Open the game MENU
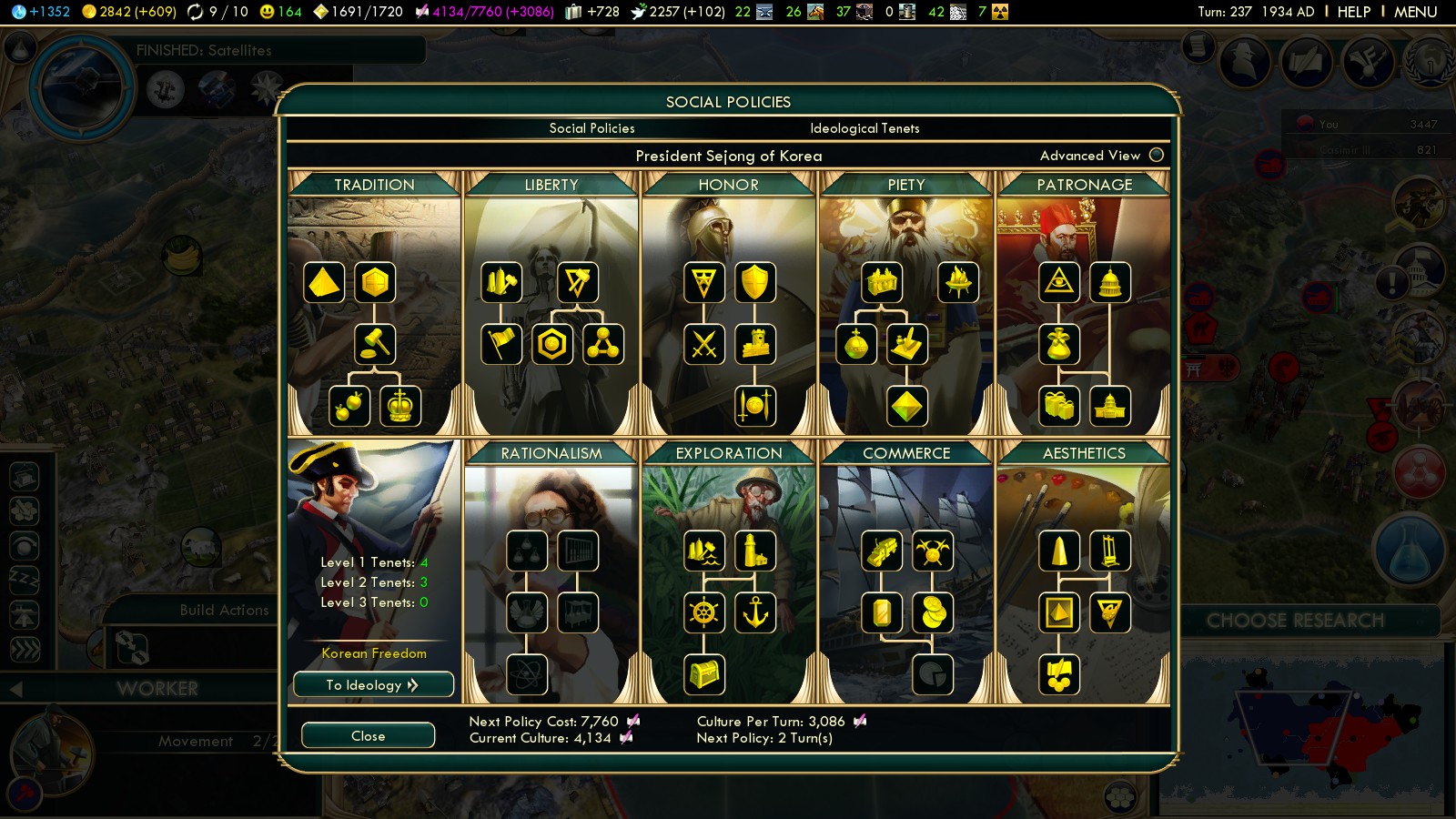The width and height of the screenshot is (1456, 819). [1415, 12]
